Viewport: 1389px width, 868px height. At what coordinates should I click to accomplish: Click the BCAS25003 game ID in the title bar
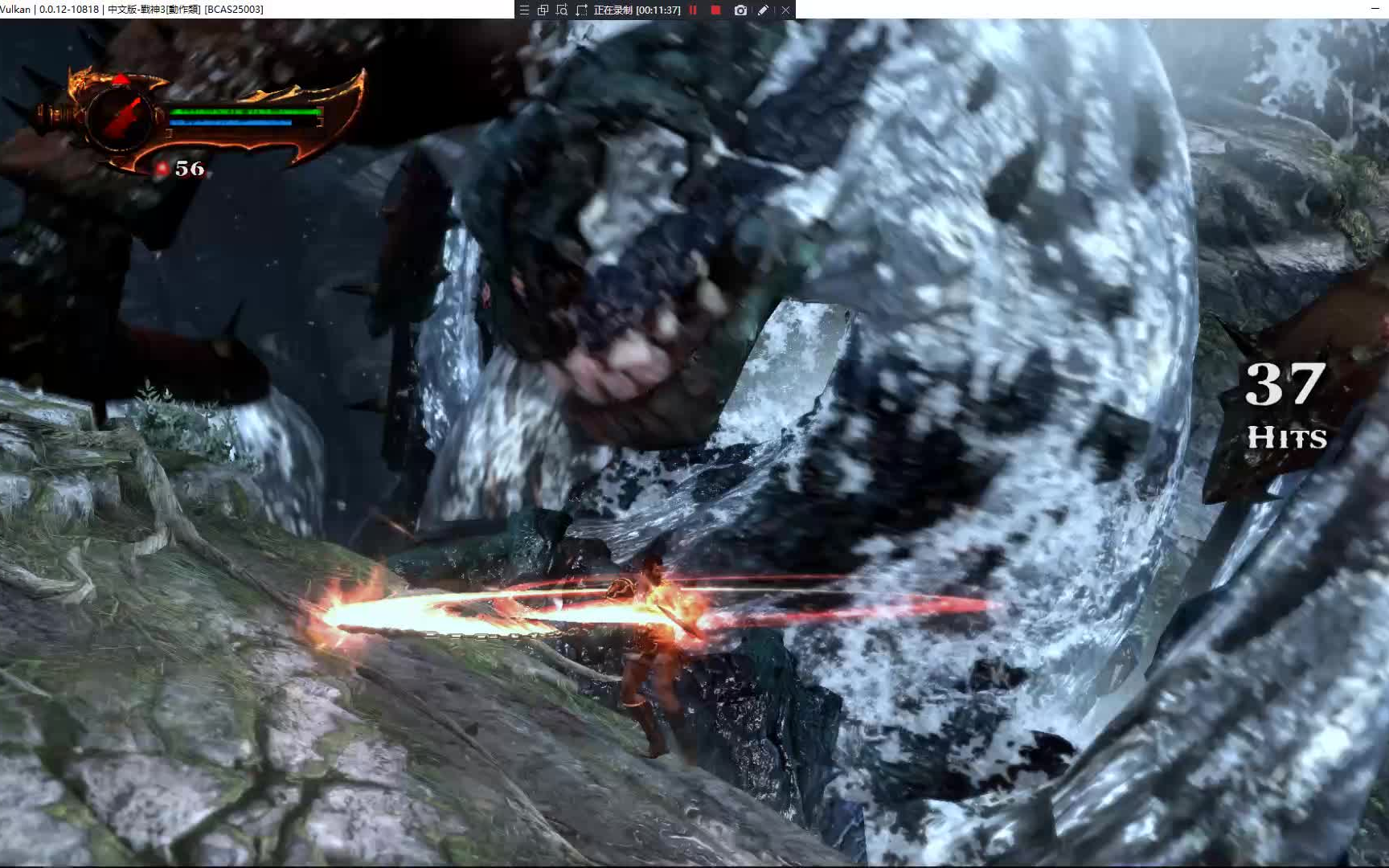click(233, 10)
